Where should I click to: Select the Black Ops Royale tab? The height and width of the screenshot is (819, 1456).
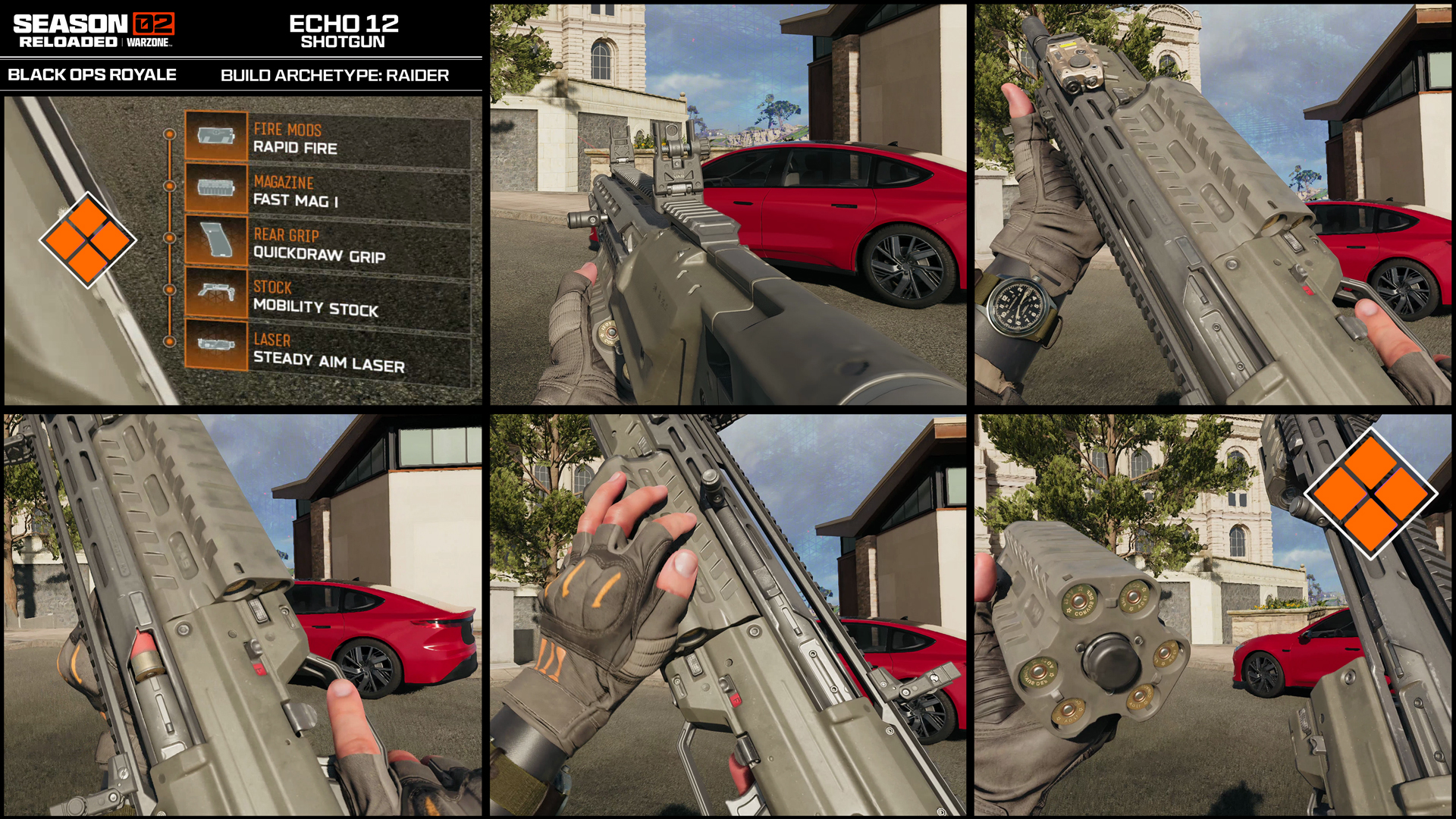(93, 74)
